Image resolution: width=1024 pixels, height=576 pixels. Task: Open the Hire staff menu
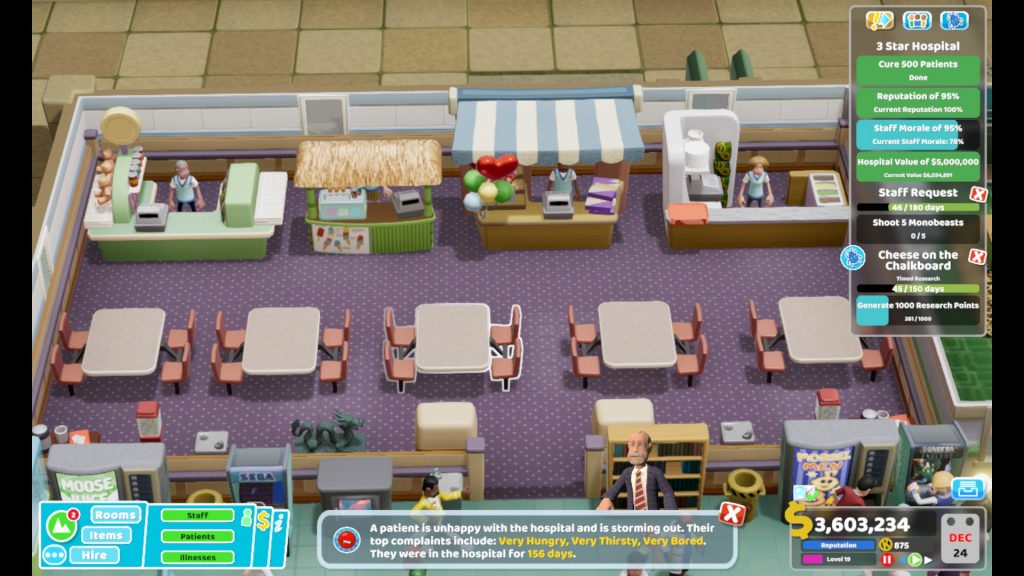click(94, 555)
